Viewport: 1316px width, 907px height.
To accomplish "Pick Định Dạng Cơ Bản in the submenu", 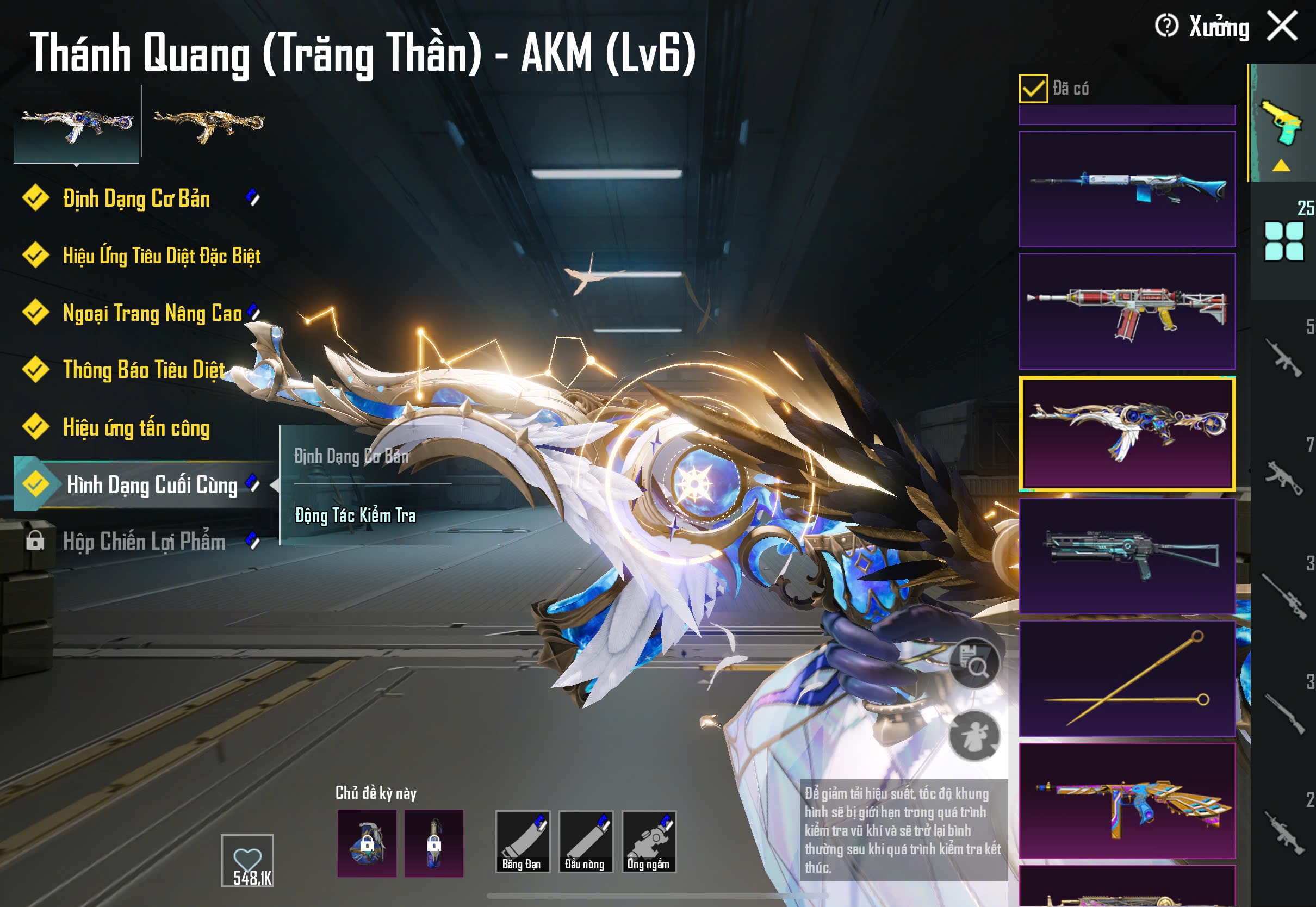I will pos(351,456).
